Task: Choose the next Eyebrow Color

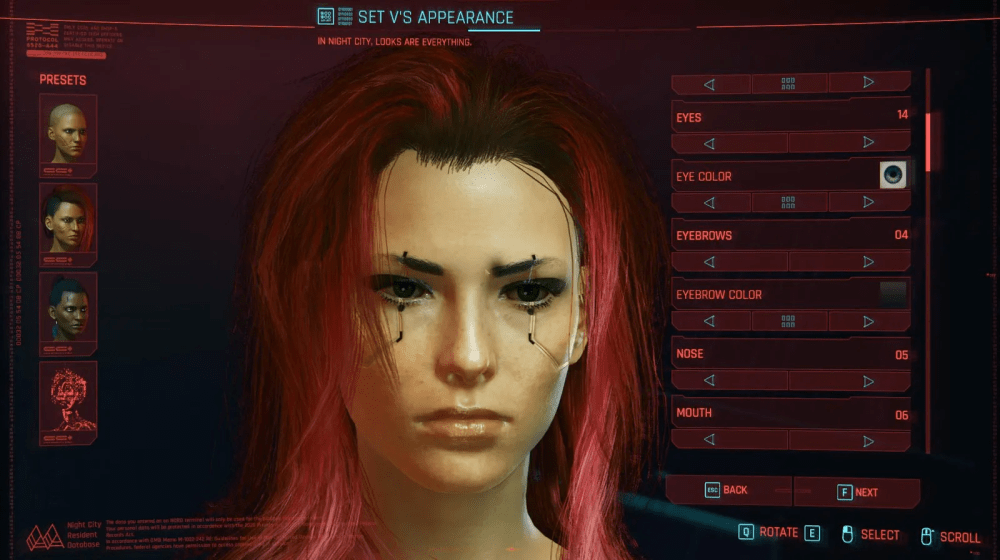Action: [868, 321]
